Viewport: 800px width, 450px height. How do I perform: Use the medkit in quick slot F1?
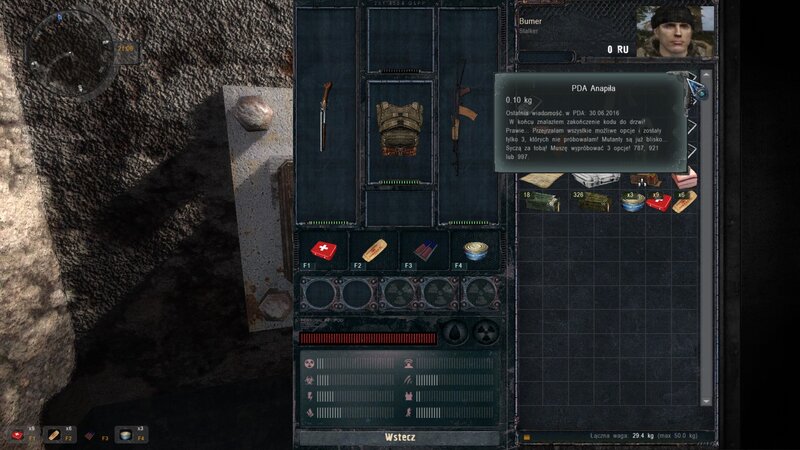pos(324,251)
